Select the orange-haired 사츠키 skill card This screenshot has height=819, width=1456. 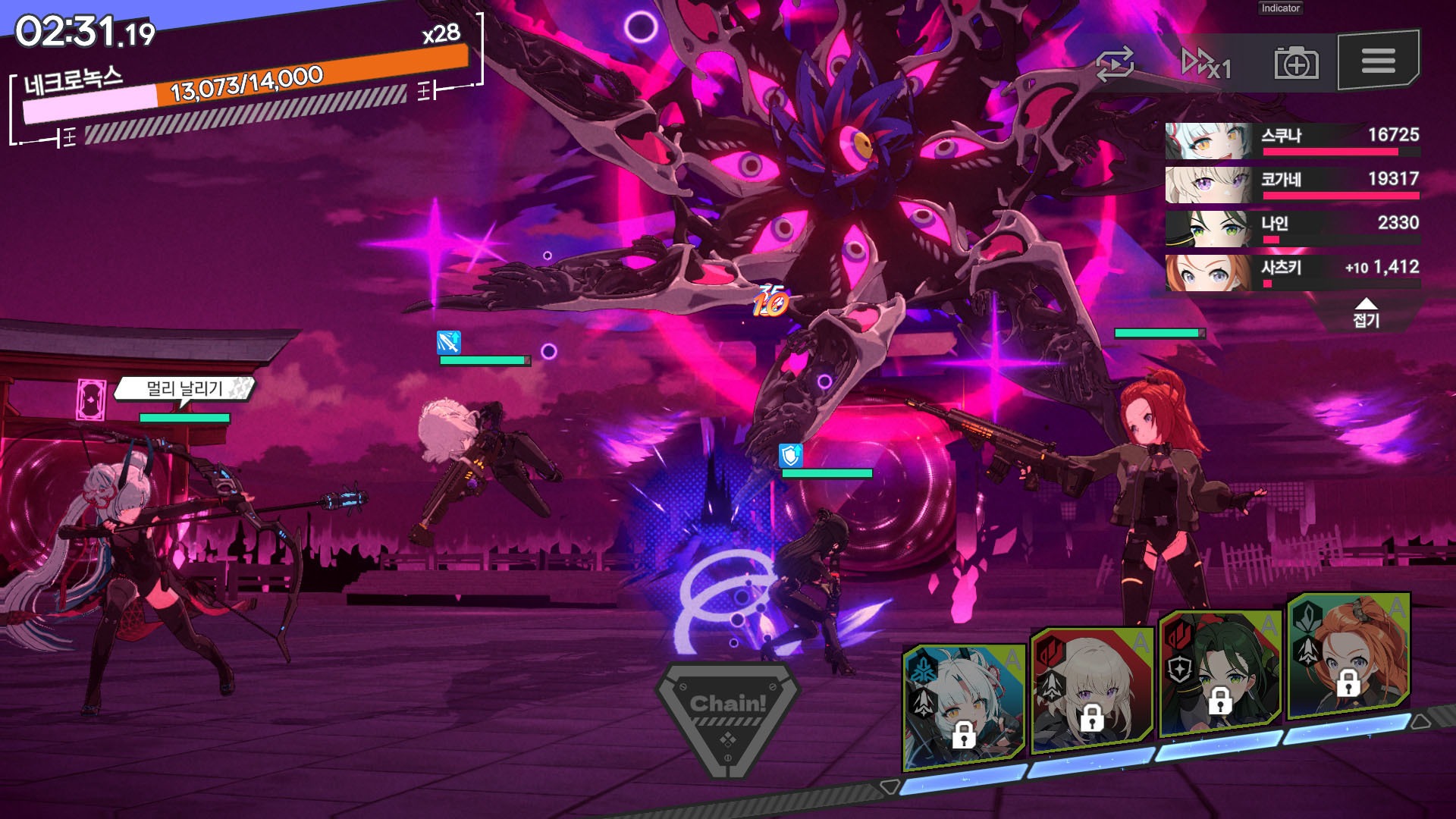tap(1348, 657)
